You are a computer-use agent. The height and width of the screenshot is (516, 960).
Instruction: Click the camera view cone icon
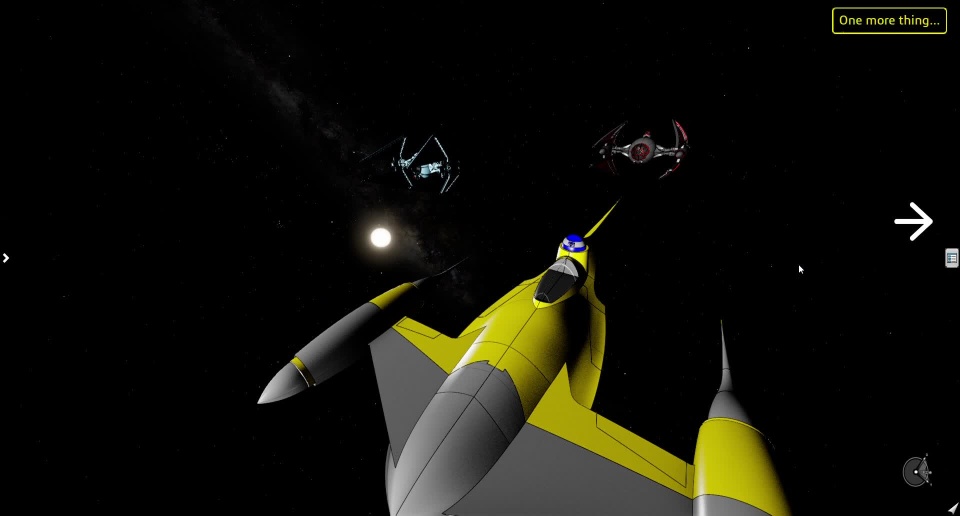tap(916, 471)
